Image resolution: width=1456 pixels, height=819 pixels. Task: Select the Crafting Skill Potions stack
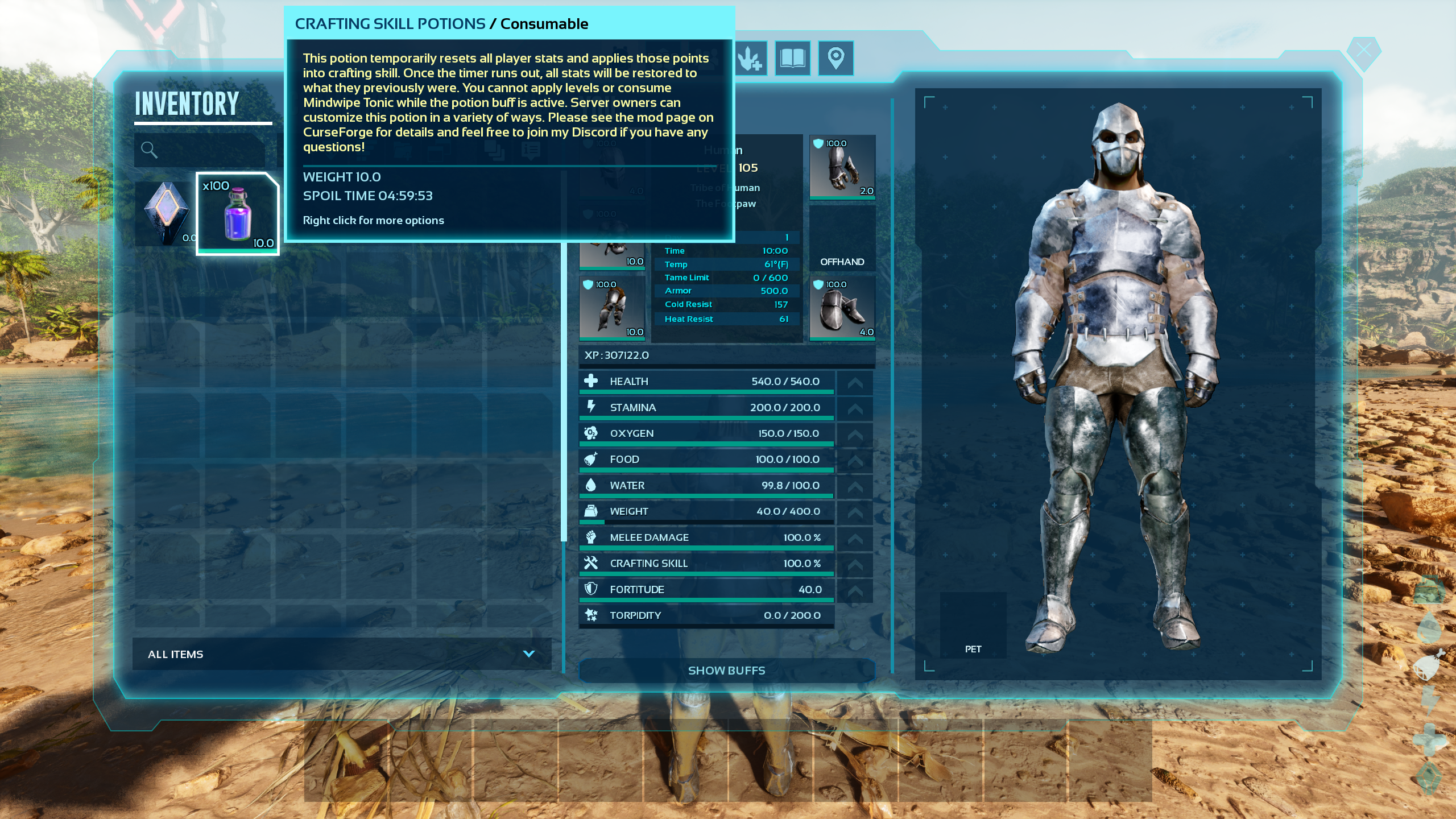[238, 214]
